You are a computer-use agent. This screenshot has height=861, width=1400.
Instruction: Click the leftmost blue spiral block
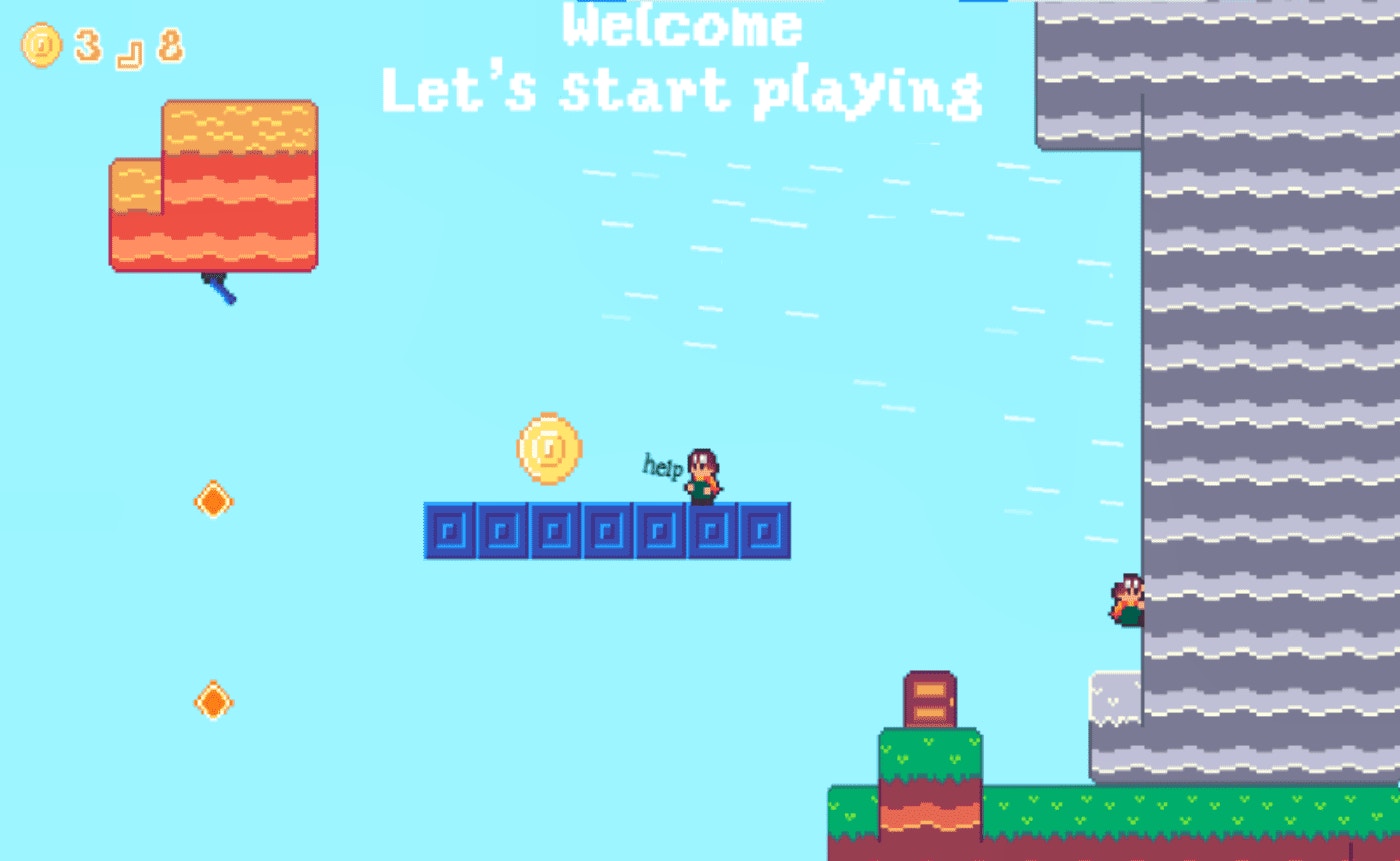coord(451,530)
